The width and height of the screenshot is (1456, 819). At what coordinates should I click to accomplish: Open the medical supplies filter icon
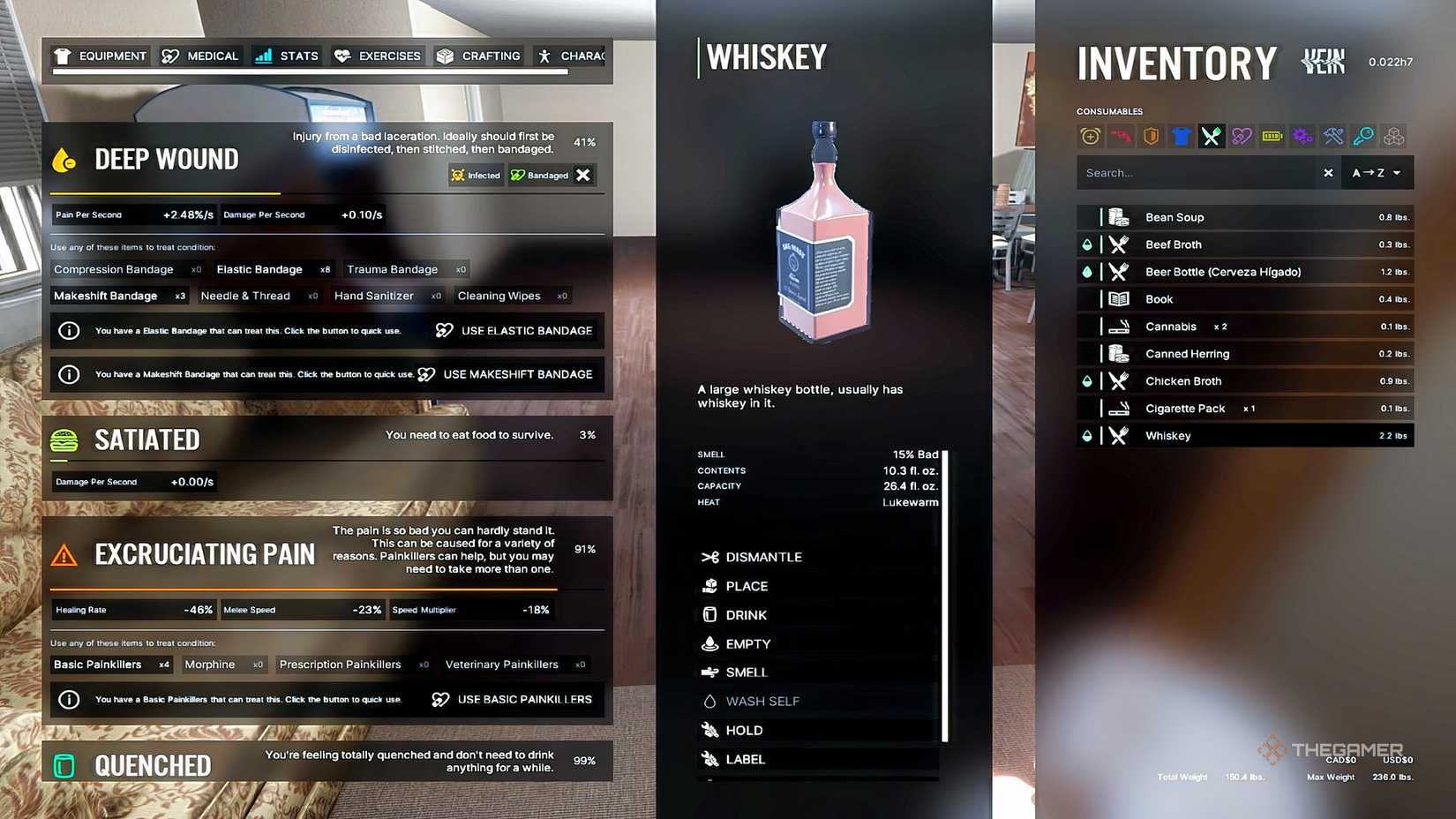coord(1242,136)
